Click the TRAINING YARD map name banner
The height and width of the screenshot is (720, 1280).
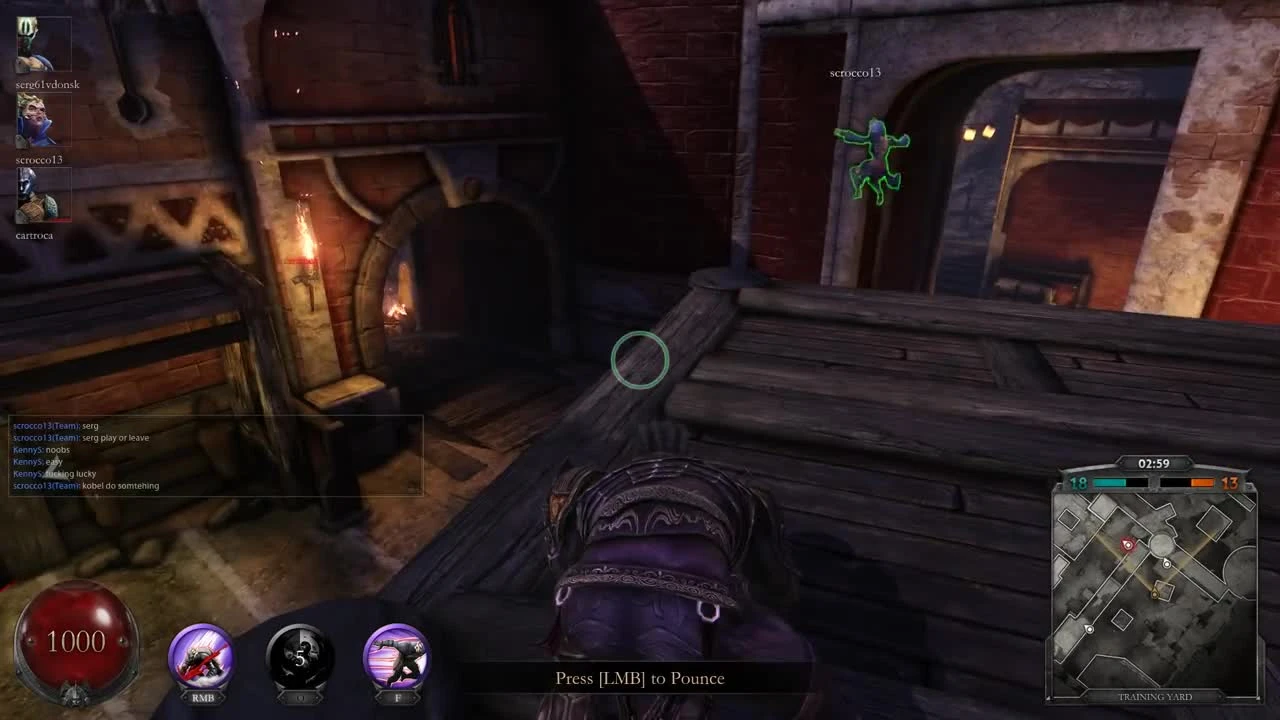[1155, 697]
